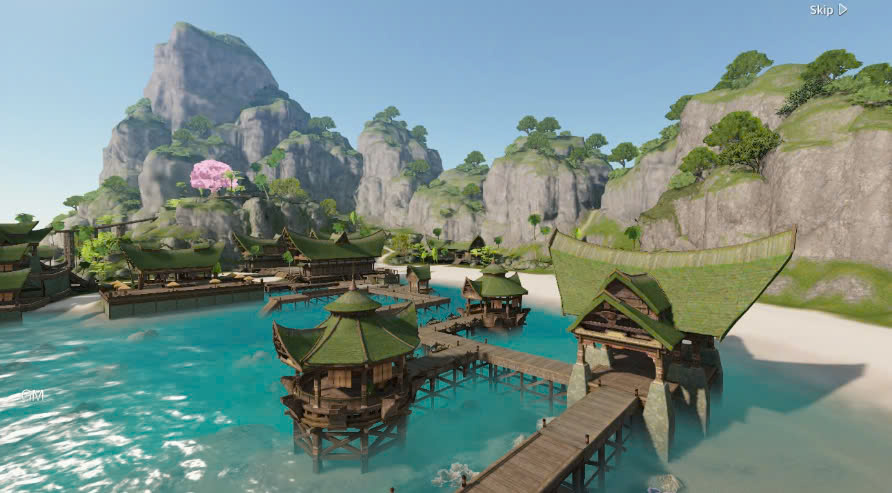Screen dimensions: 892x493
Task: Skip the cutscene
Action: (828, 10)
